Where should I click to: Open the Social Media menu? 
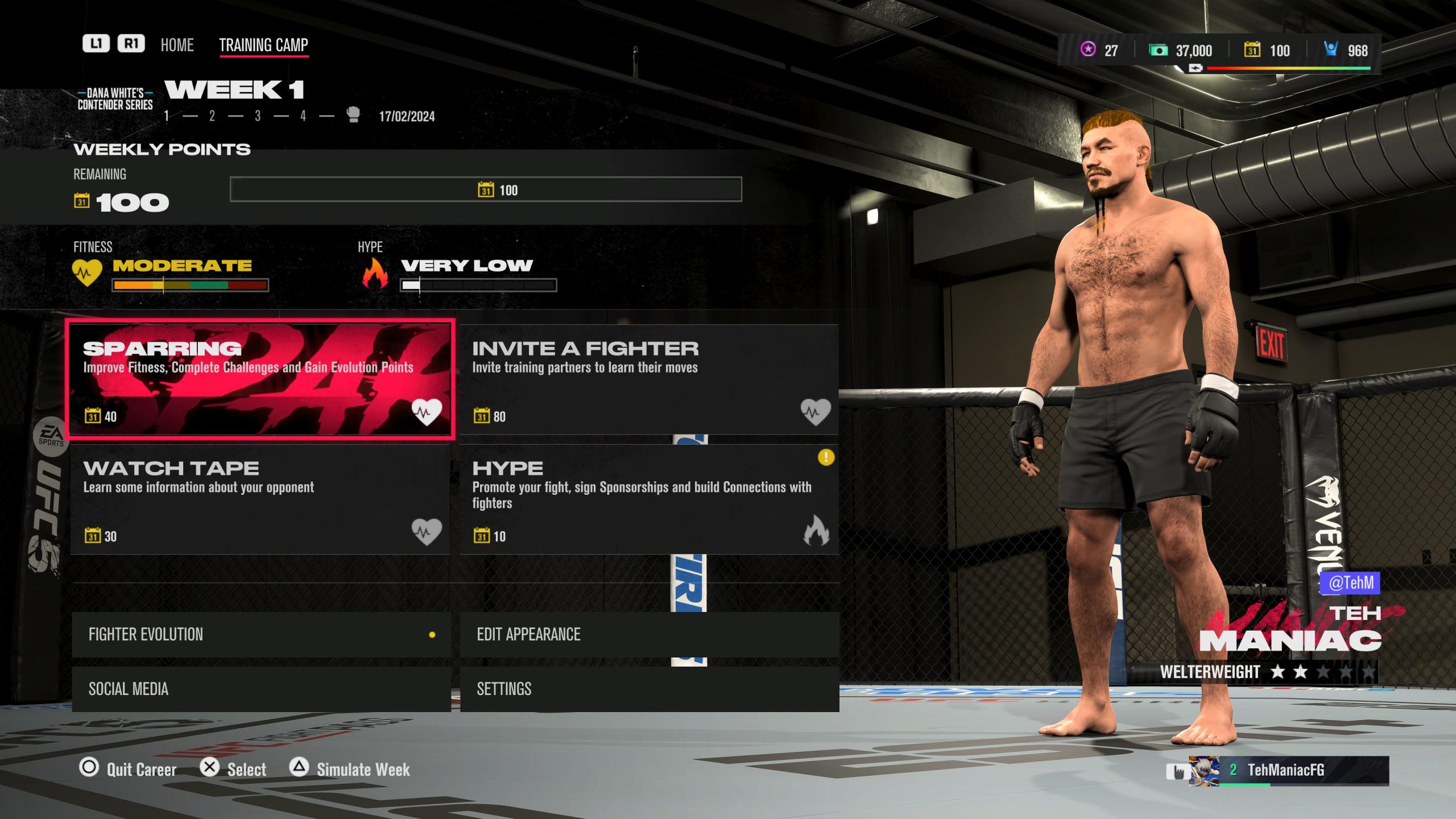261,689
